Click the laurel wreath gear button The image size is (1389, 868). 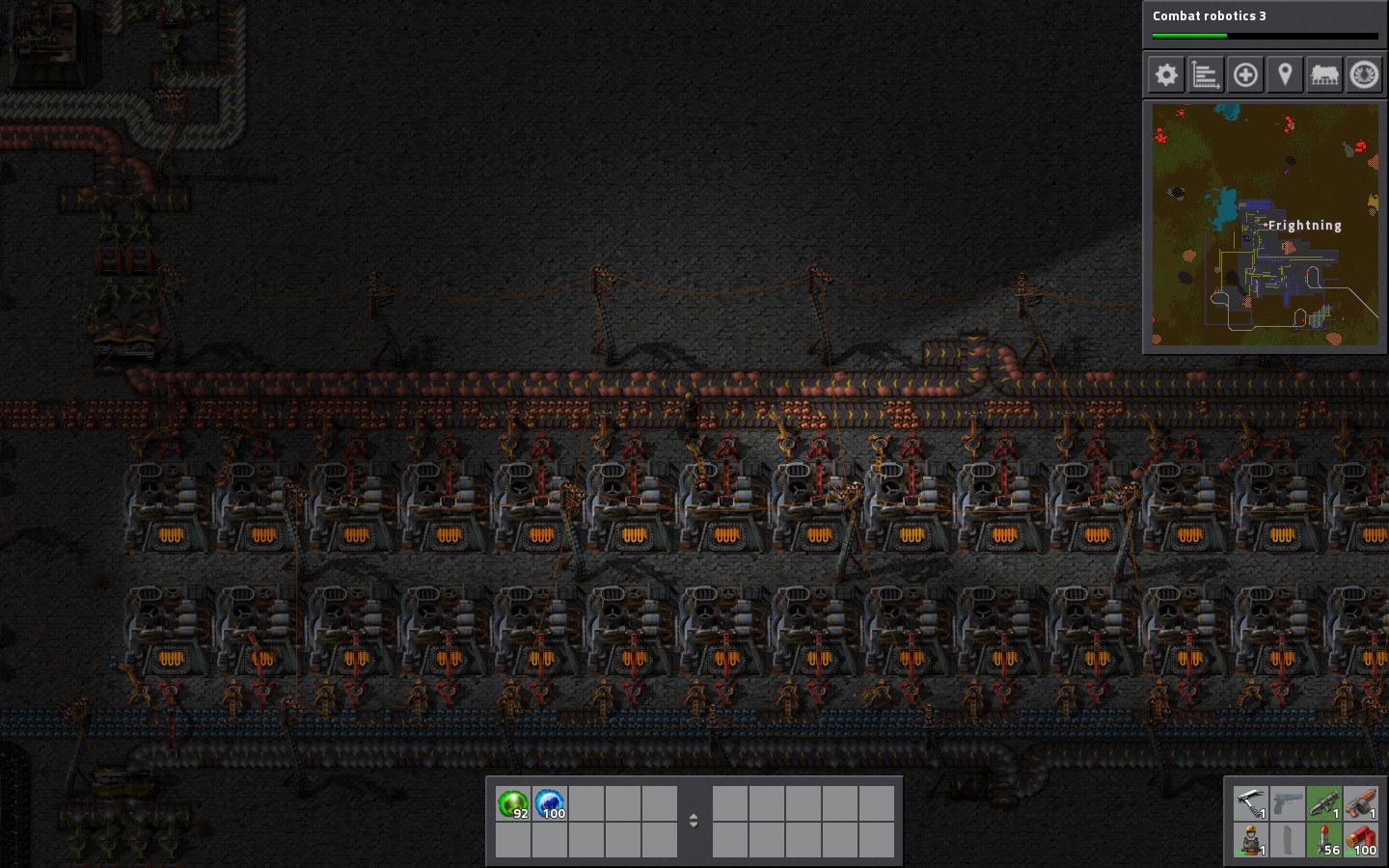[1364, 75]
